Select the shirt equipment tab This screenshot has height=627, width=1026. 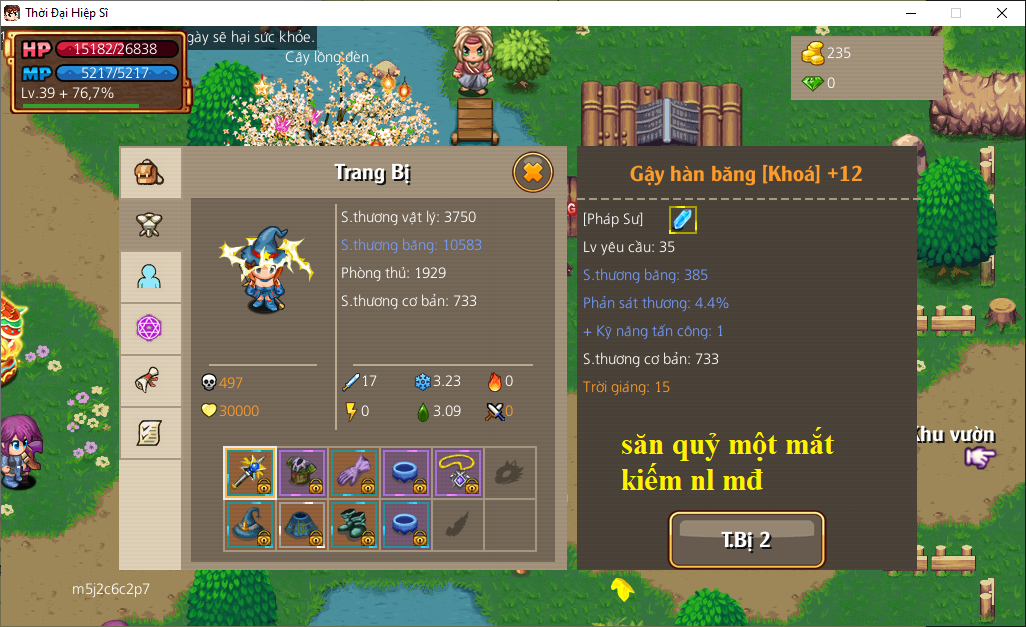pos(150,226)
